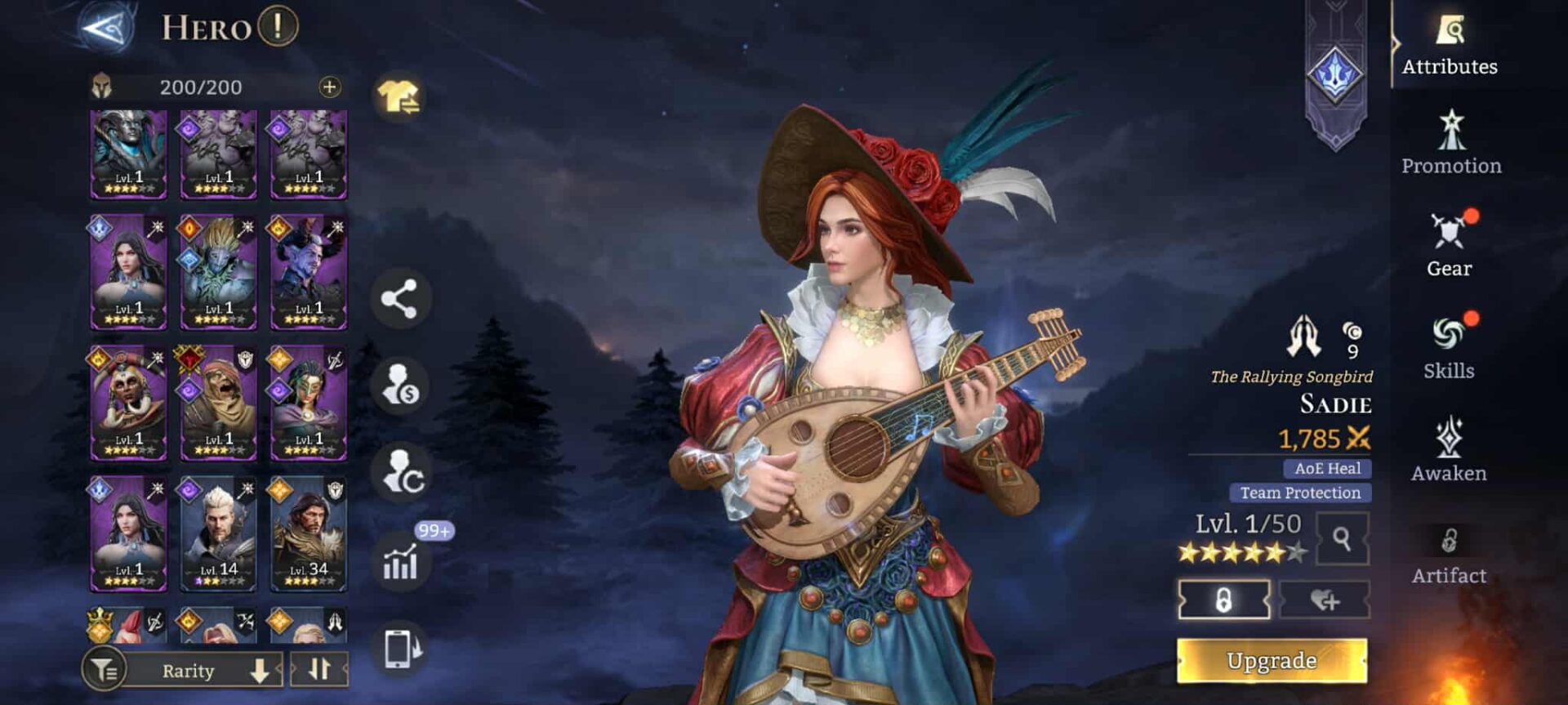Go back using the arrow button

coord(106,29)
